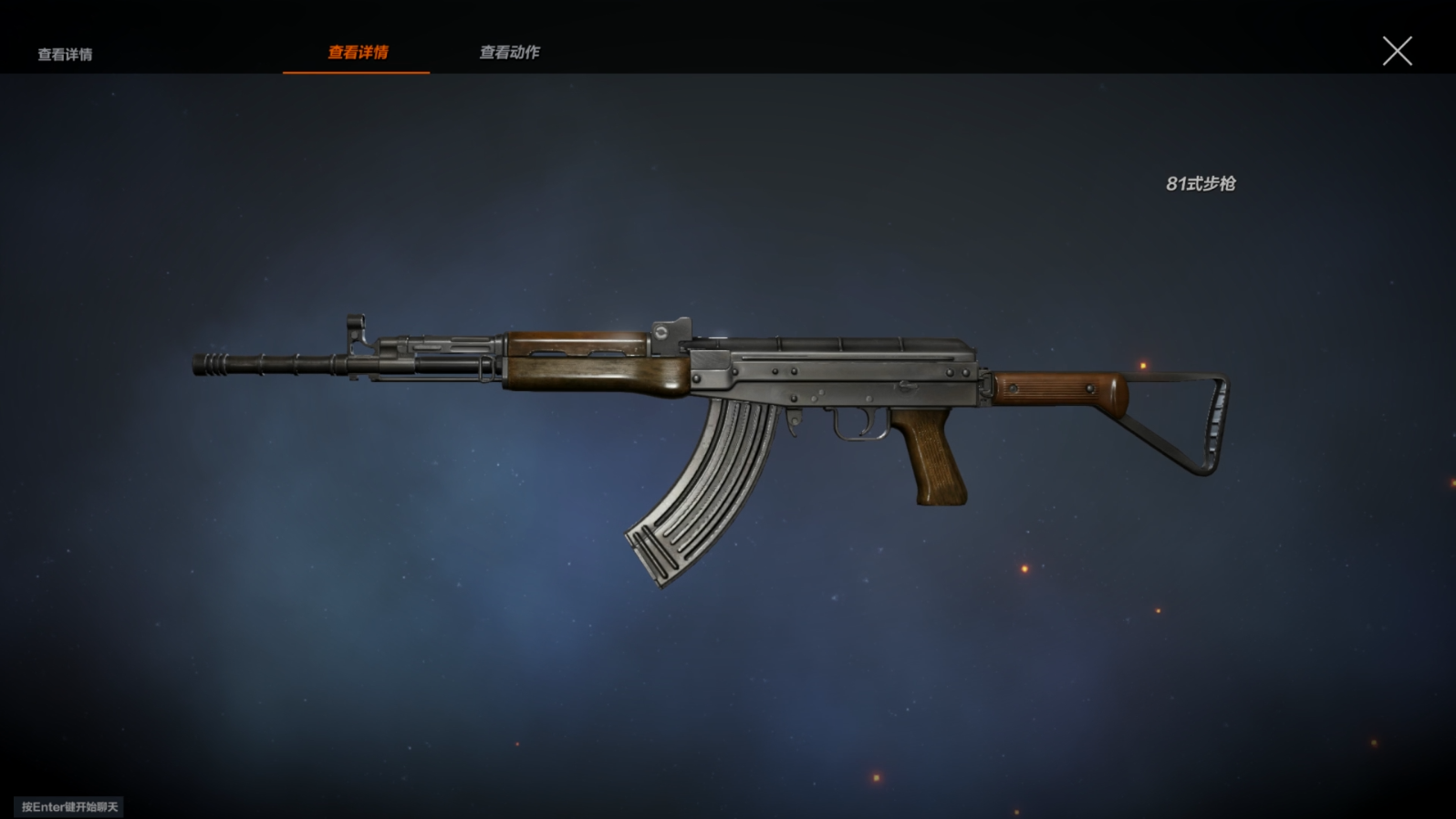Switch to the 查看详情 tab
1456x819 pixels.
[x=358, y=53]
